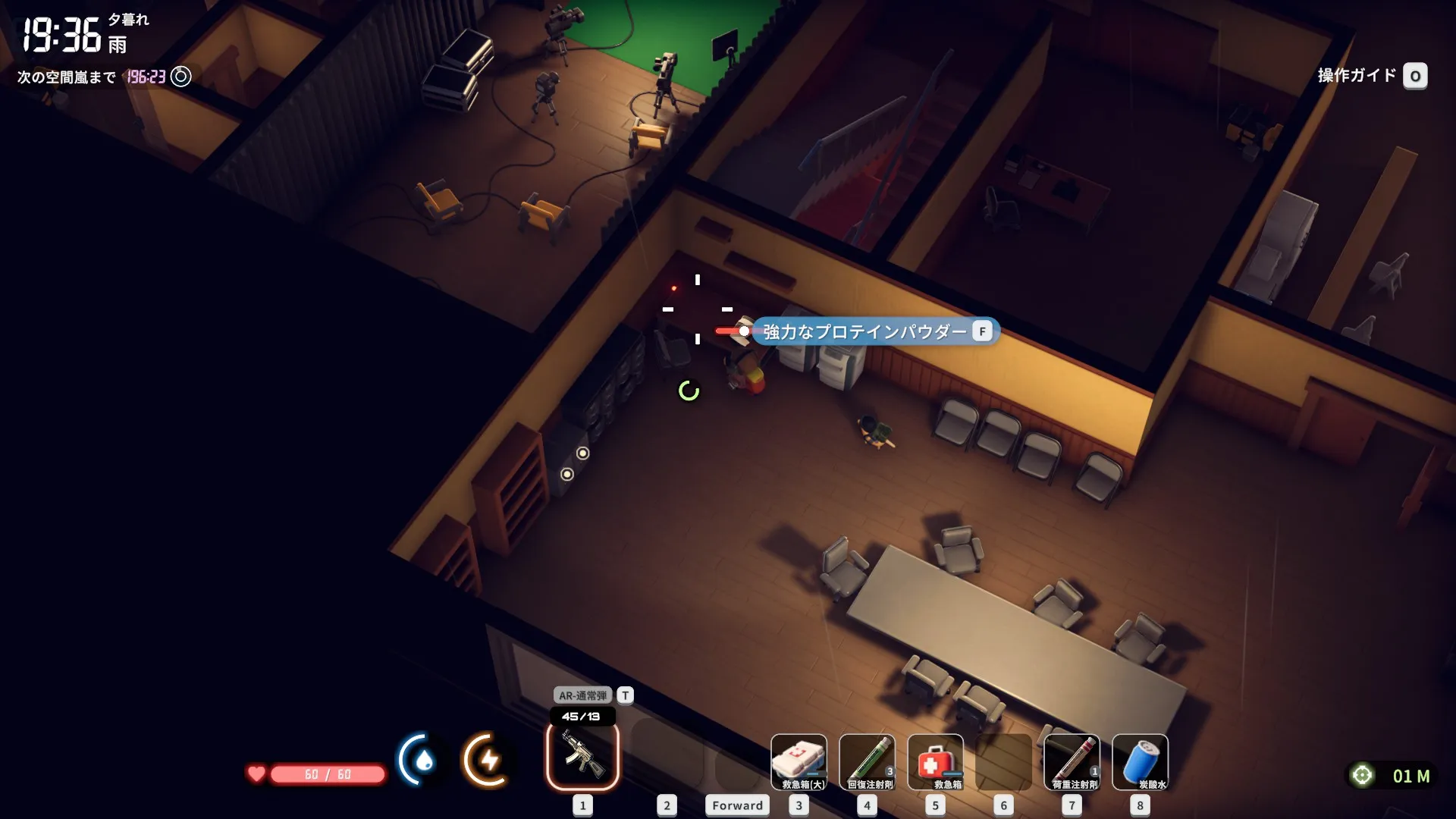
Task: Use the large first aid kit (救急箱(大))
Action: (799, 761)
